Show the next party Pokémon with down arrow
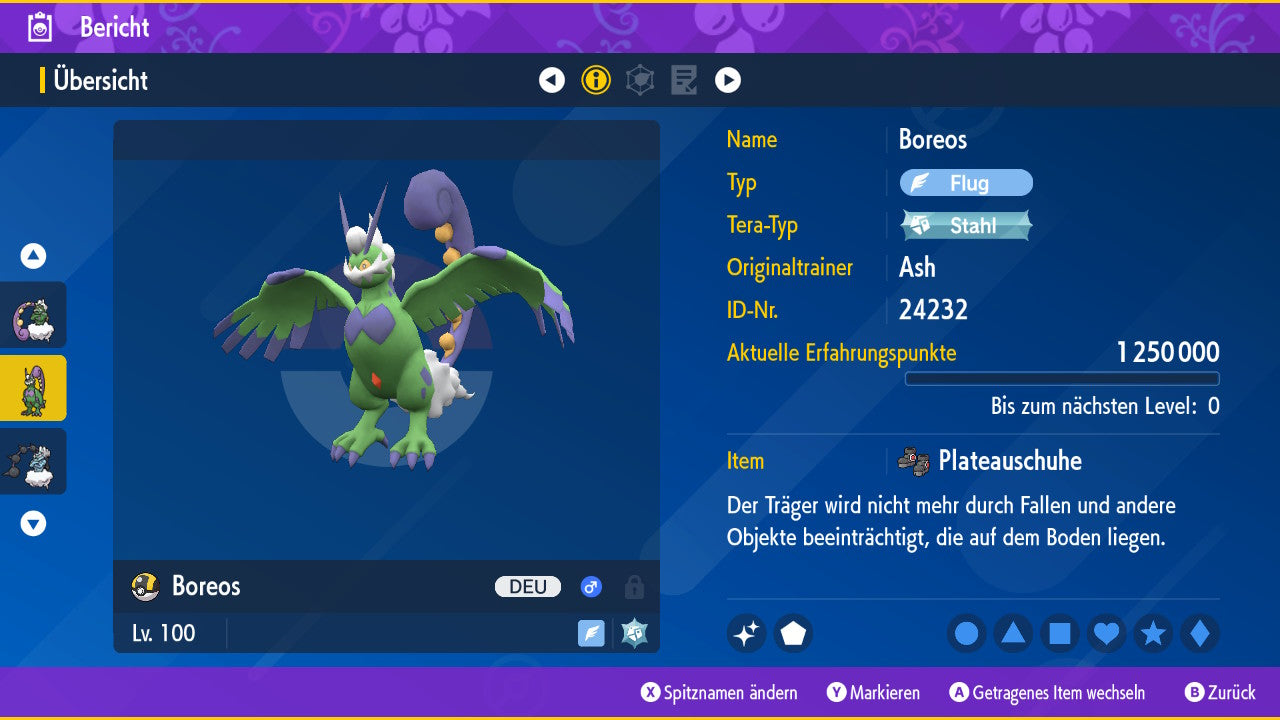 [x=33, y=523]
